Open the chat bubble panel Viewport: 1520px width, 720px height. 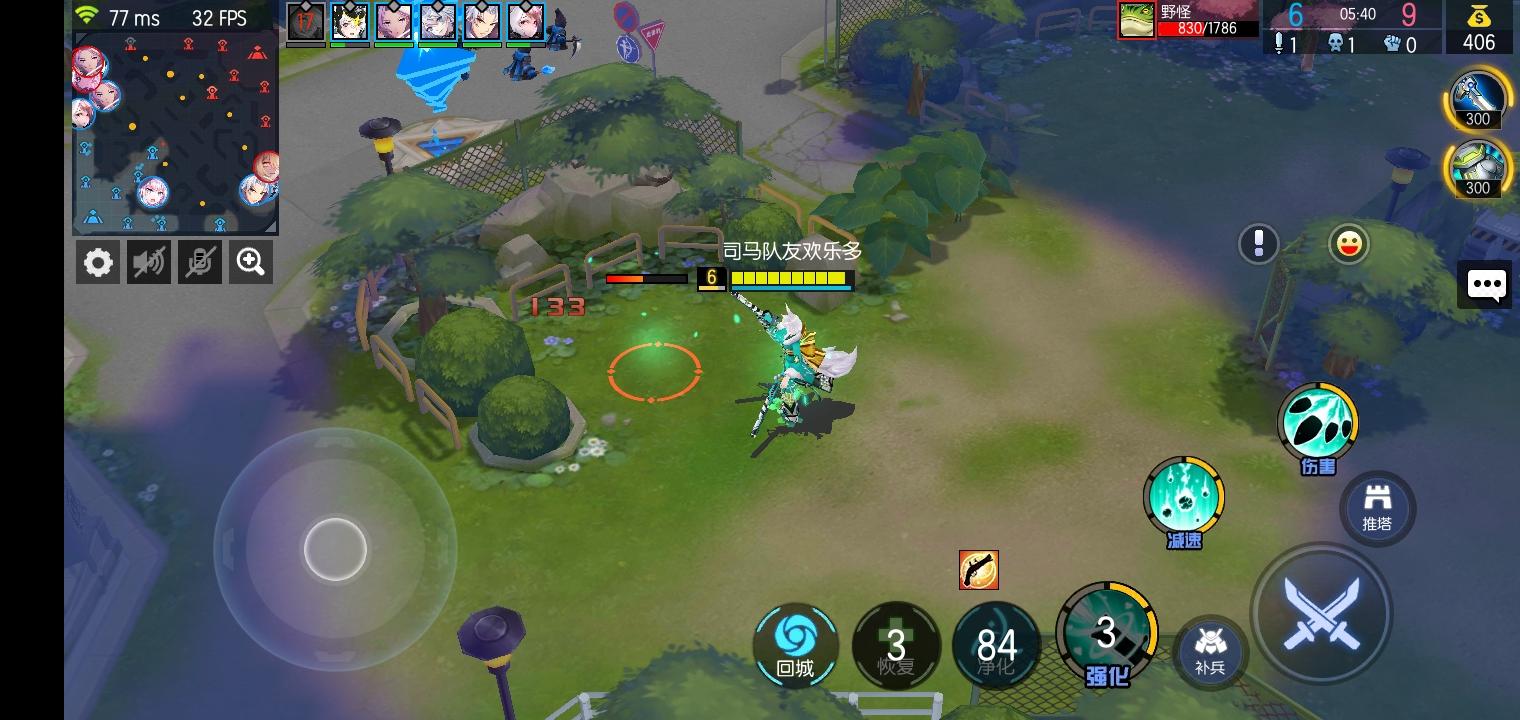click(1486, 285)
